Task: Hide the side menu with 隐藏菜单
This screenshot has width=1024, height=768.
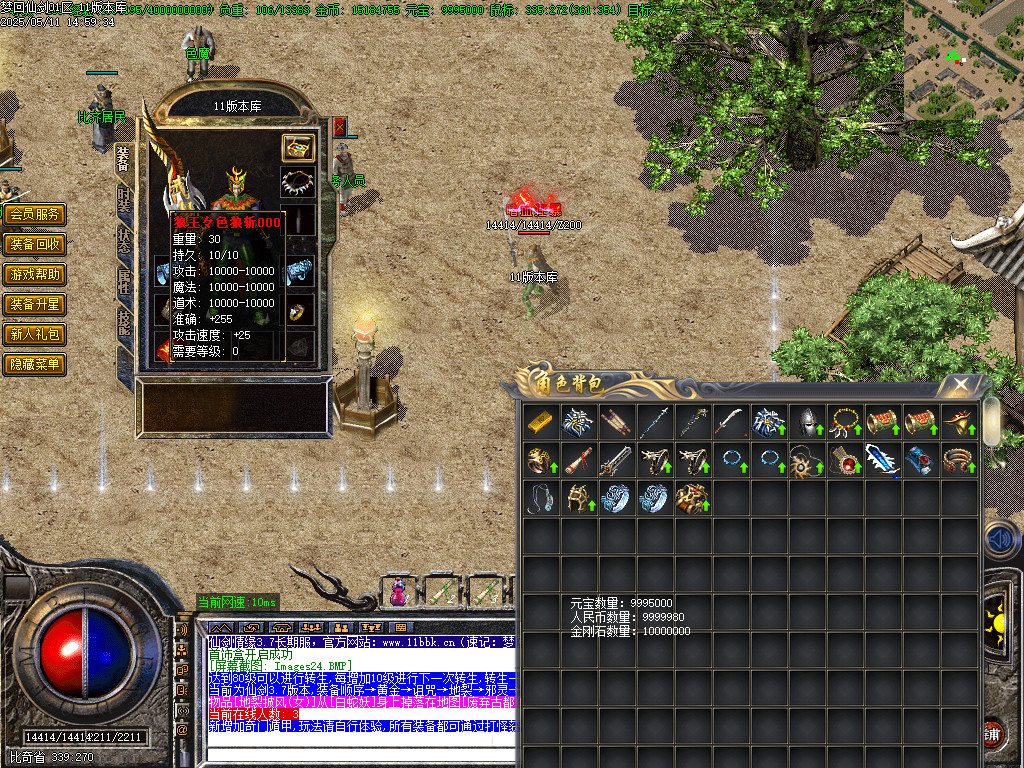Action: [x=34, y=364]
